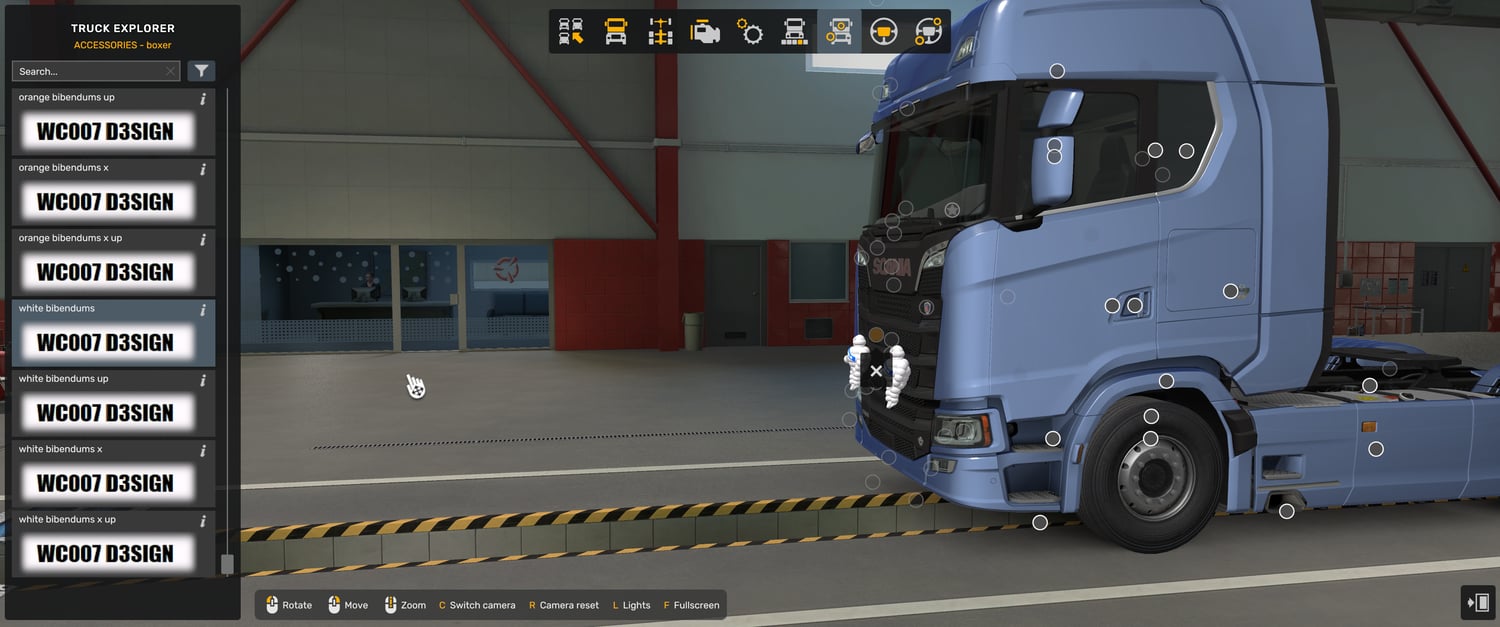Click the exit door button
This screenshot has height=627, width=1500.
[x=1478, y=603]
